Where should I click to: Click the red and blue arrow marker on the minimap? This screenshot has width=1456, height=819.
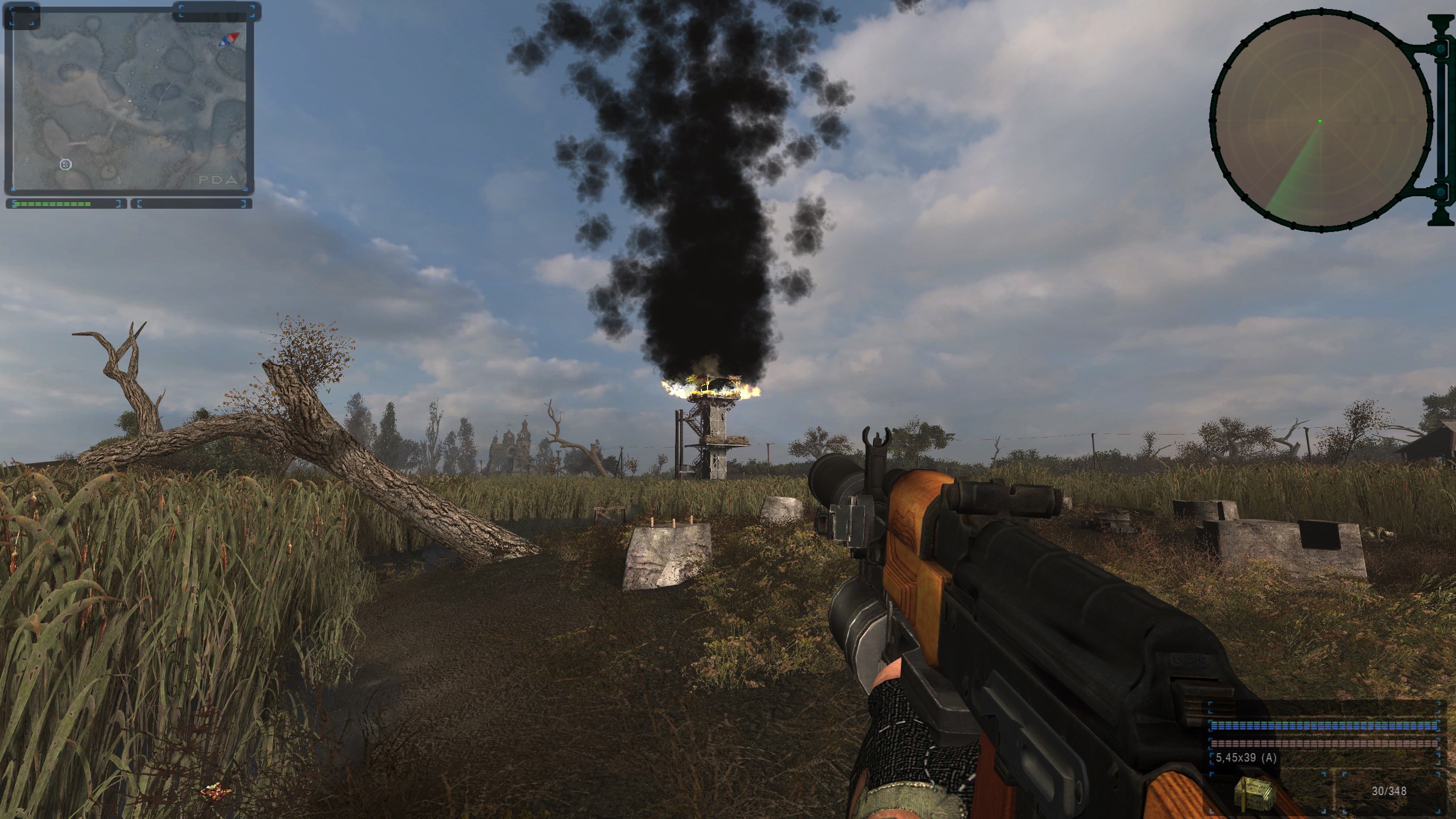click(x=229, y=39)
